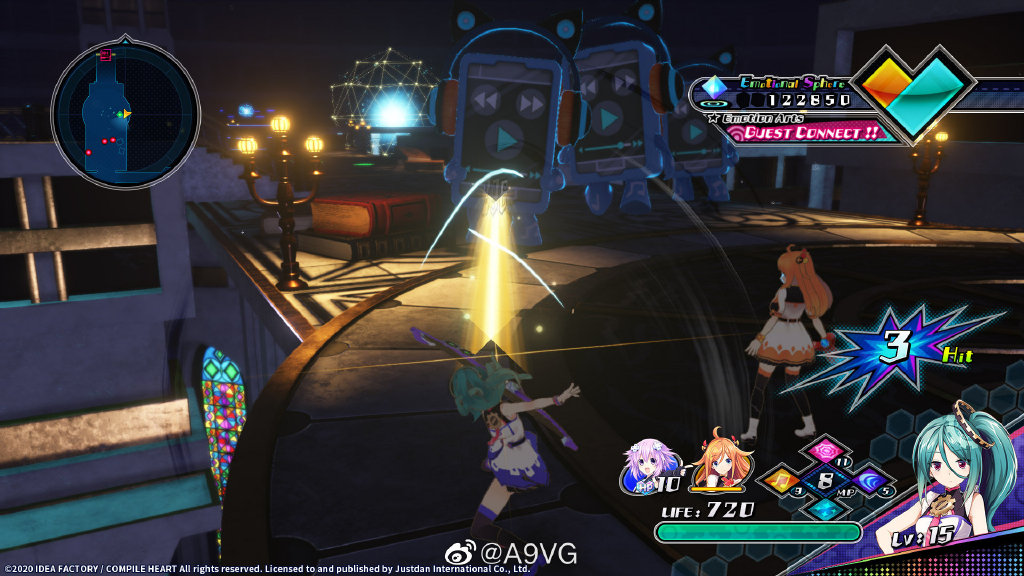1024x576 pixels.
Task: Use the orange music note skill
Action: click(x=781, y=482)
